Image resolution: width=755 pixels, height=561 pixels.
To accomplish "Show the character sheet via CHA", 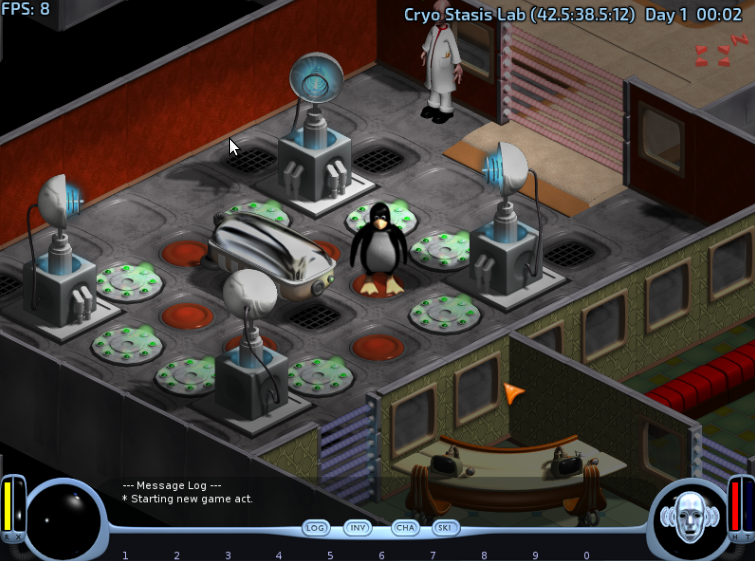I will [x=404, y=527].
